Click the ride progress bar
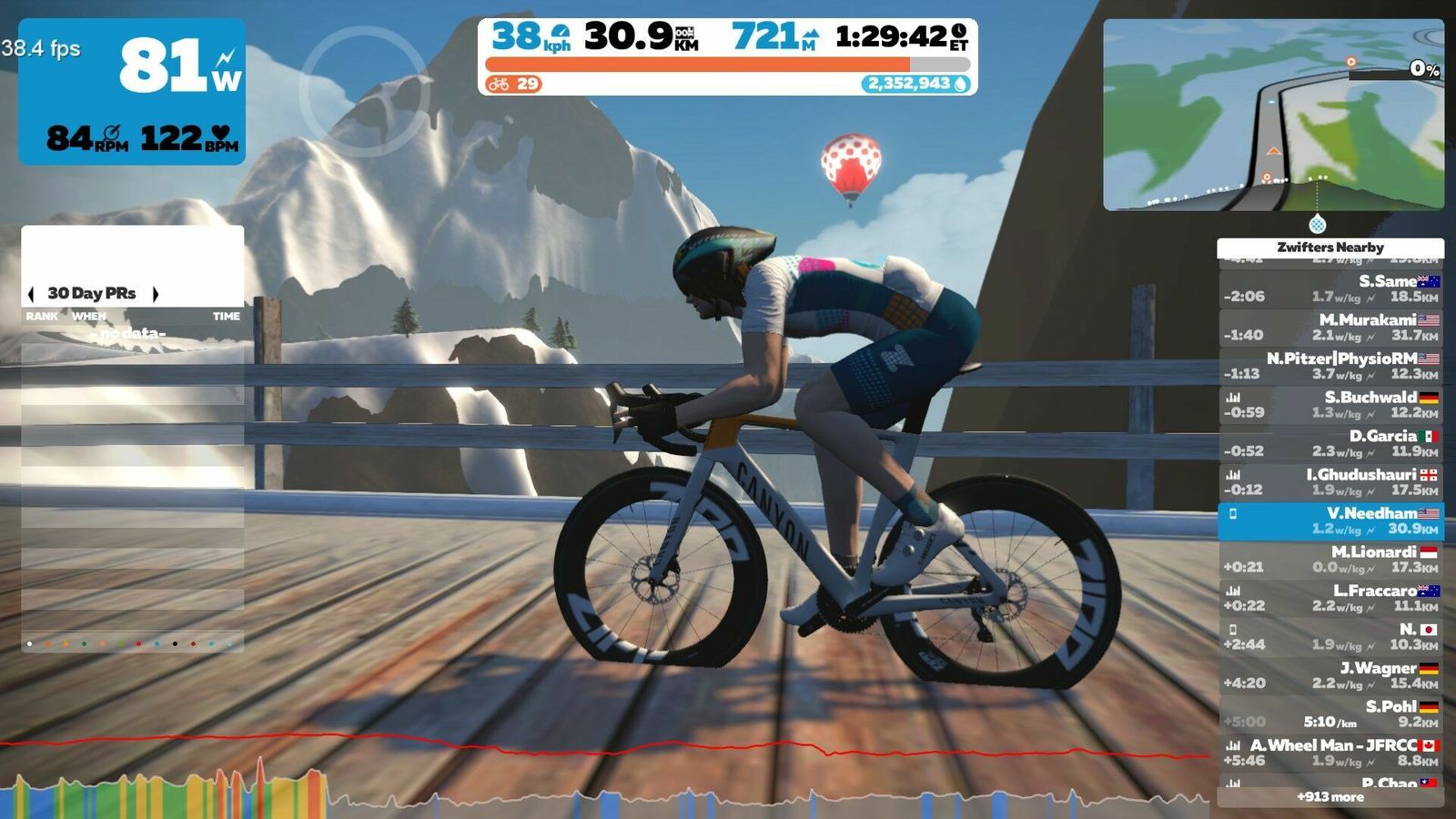Screen dimensions: 1456x819 coord(727,65)
